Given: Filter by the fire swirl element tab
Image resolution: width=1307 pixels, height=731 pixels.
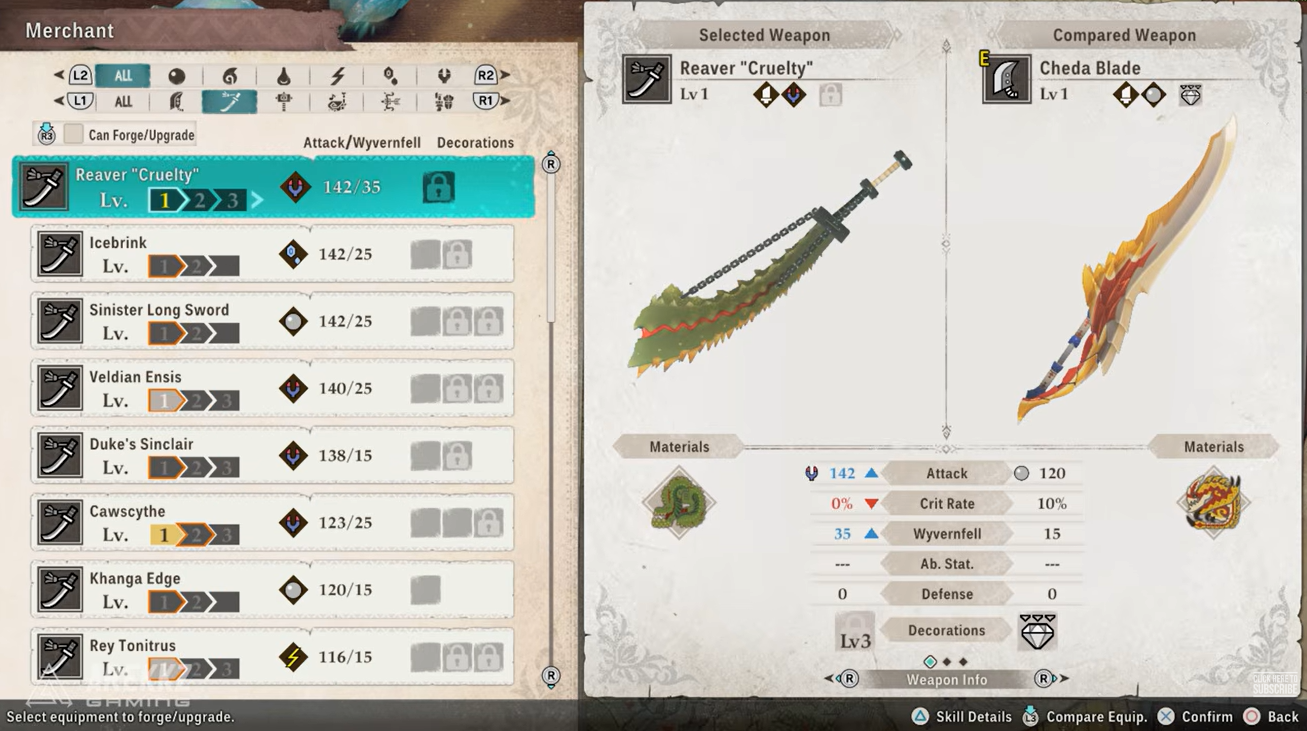Looking at the screenshot, I should [x=230, y=76].
